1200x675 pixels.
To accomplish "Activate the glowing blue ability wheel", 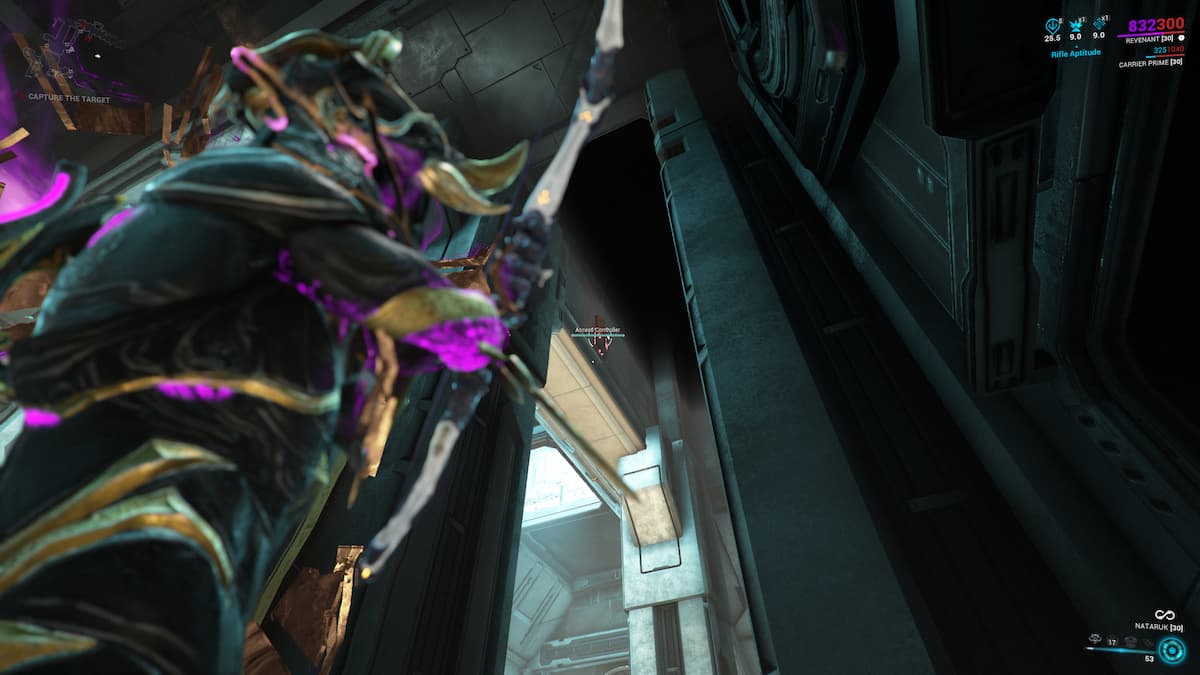I will [x=1171, y=649].
